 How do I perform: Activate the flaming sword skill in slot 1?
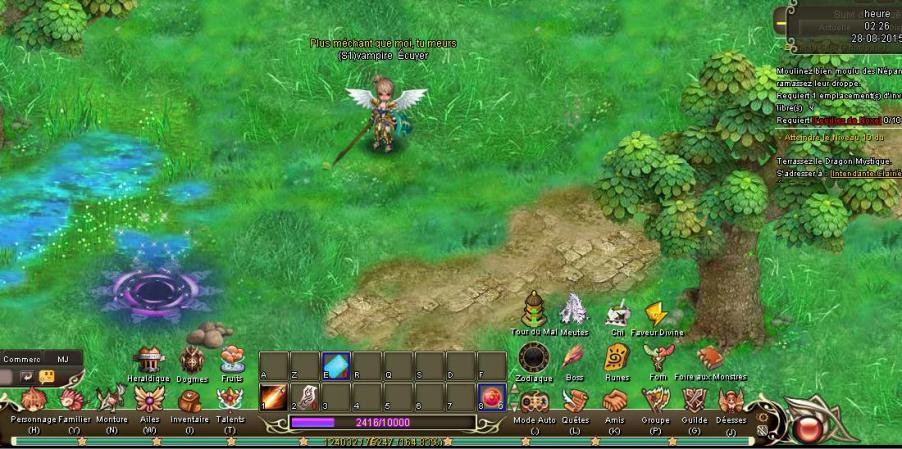[273, 398]
